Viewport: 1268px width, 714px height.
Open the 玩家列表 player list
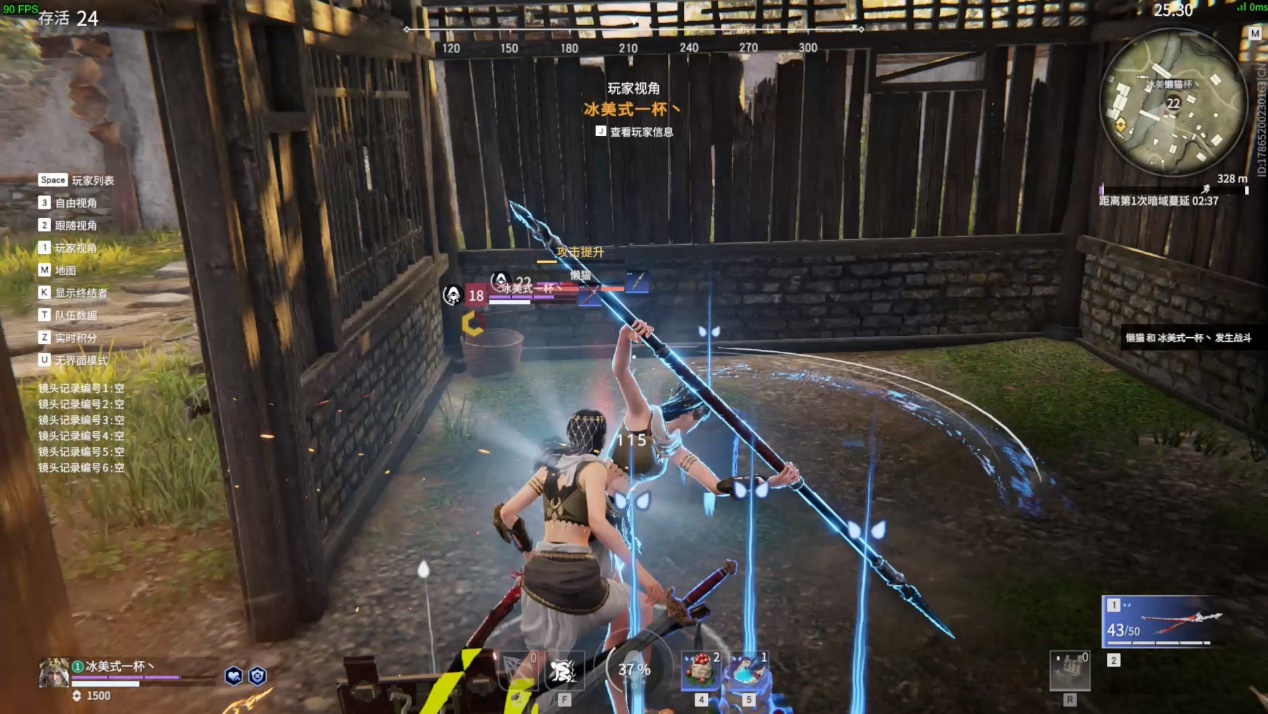pyautogui.click(x=76, y=180)
